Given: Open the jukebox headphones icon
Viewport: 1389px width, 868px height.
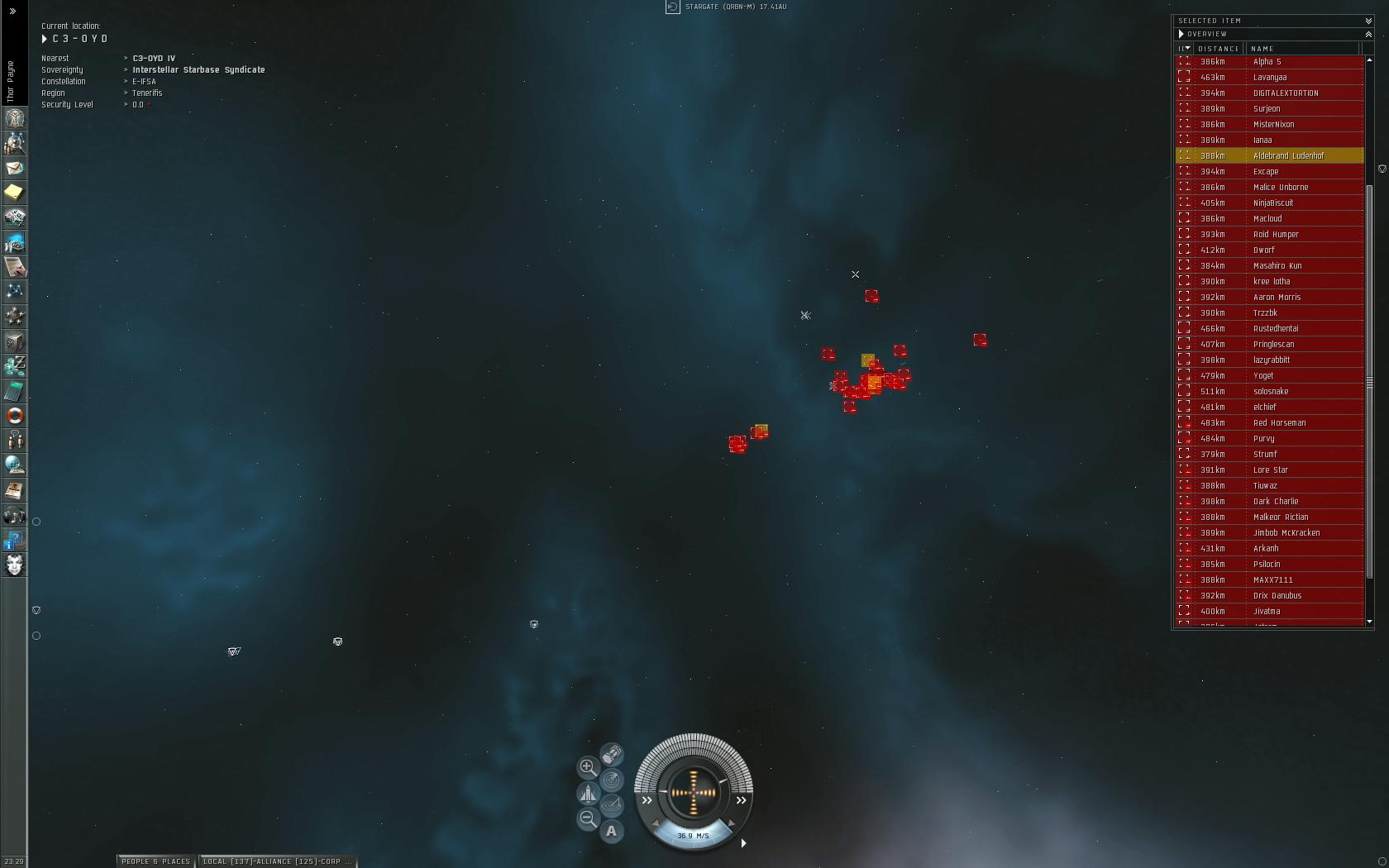Looking at the screenshot, I should click(x=14, y=516).
